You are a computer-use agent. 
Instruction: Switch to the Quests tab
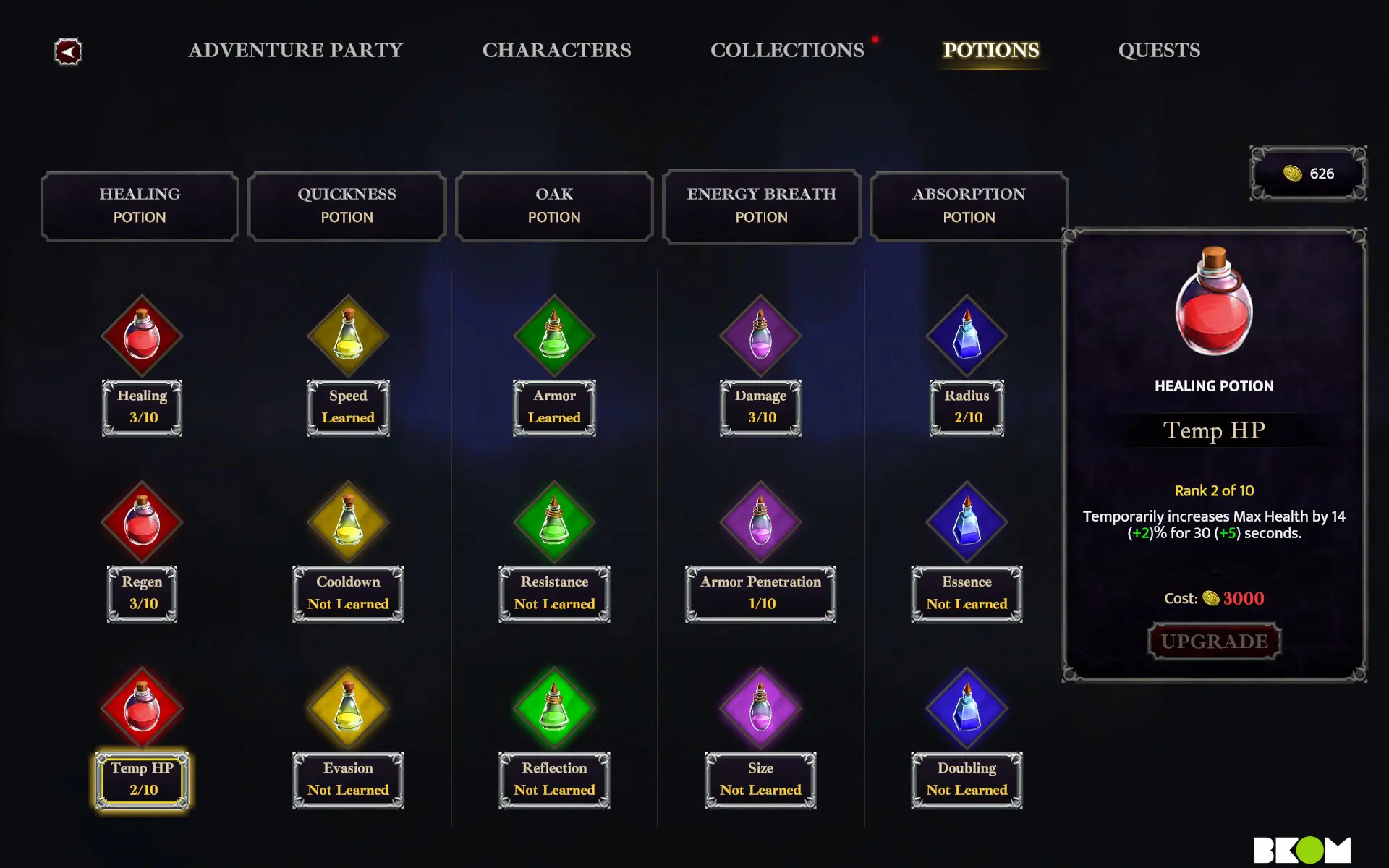coord(1159,50)
